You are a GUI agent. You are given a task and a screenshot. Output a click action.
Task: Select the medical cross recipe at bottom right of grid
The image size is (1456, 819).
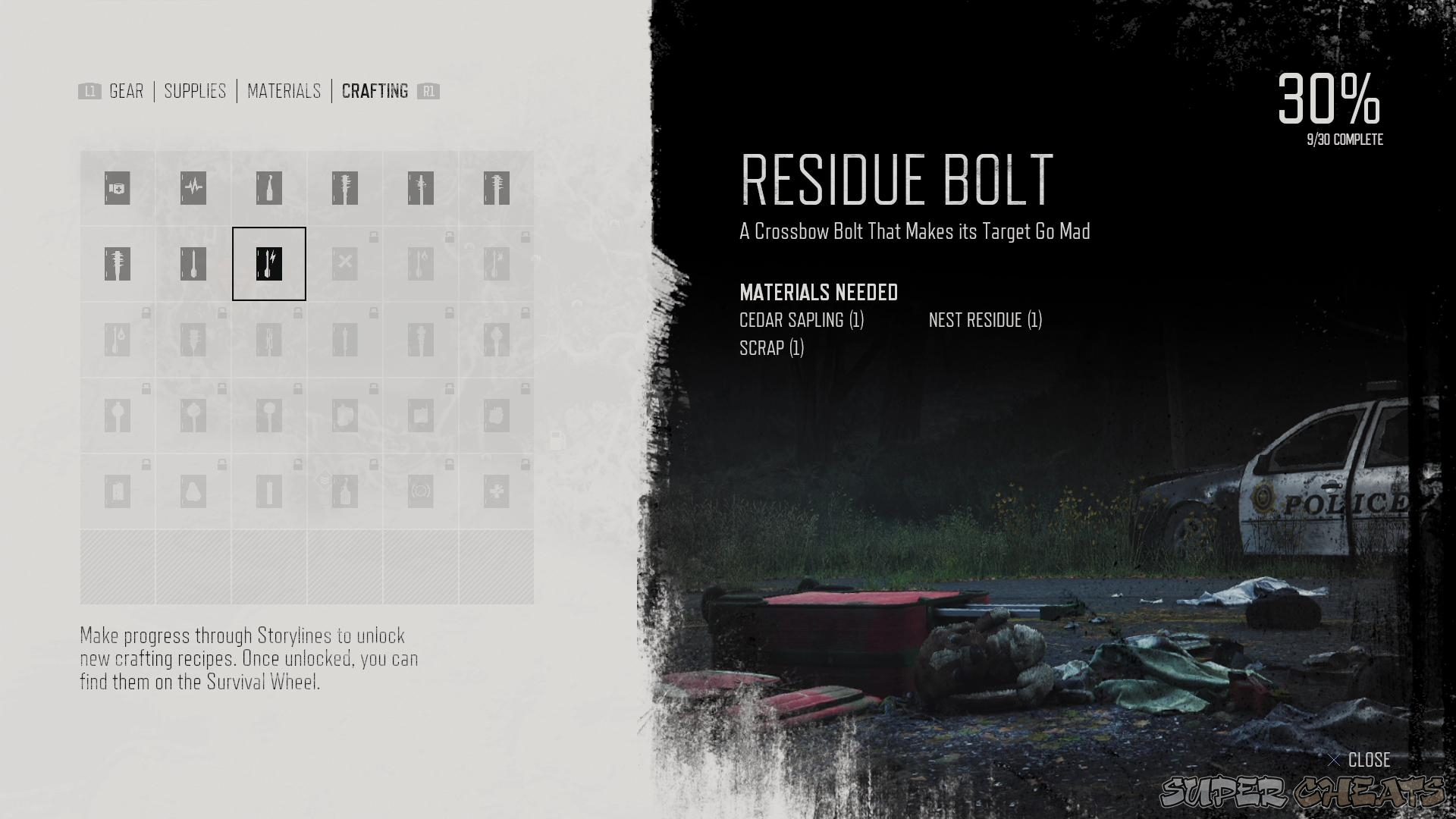tap(497, 491)
